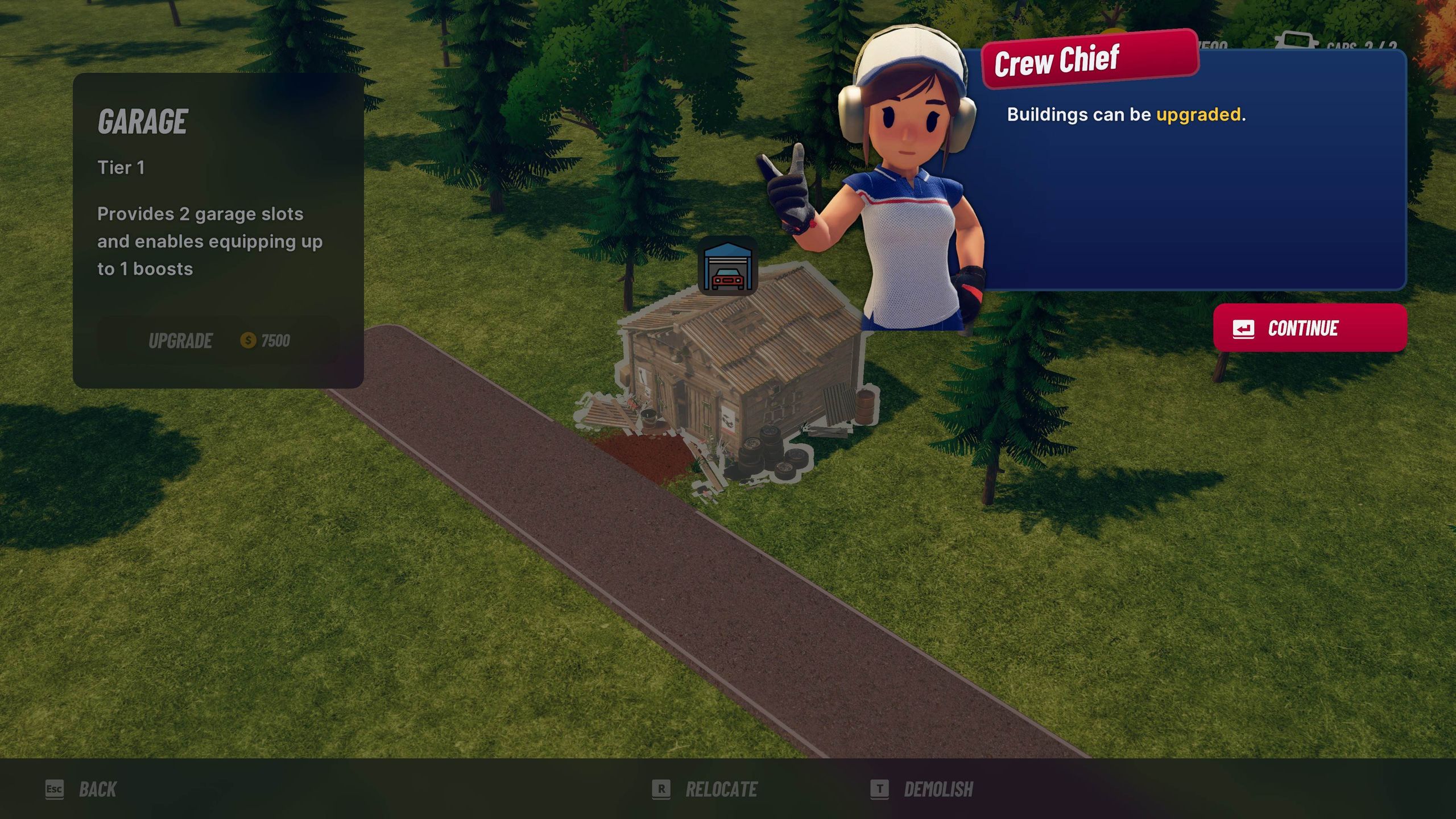Choose Relocate for the garage
Image resolution: width=1456 pixels, height=819 pixels.
pos(705,789)
